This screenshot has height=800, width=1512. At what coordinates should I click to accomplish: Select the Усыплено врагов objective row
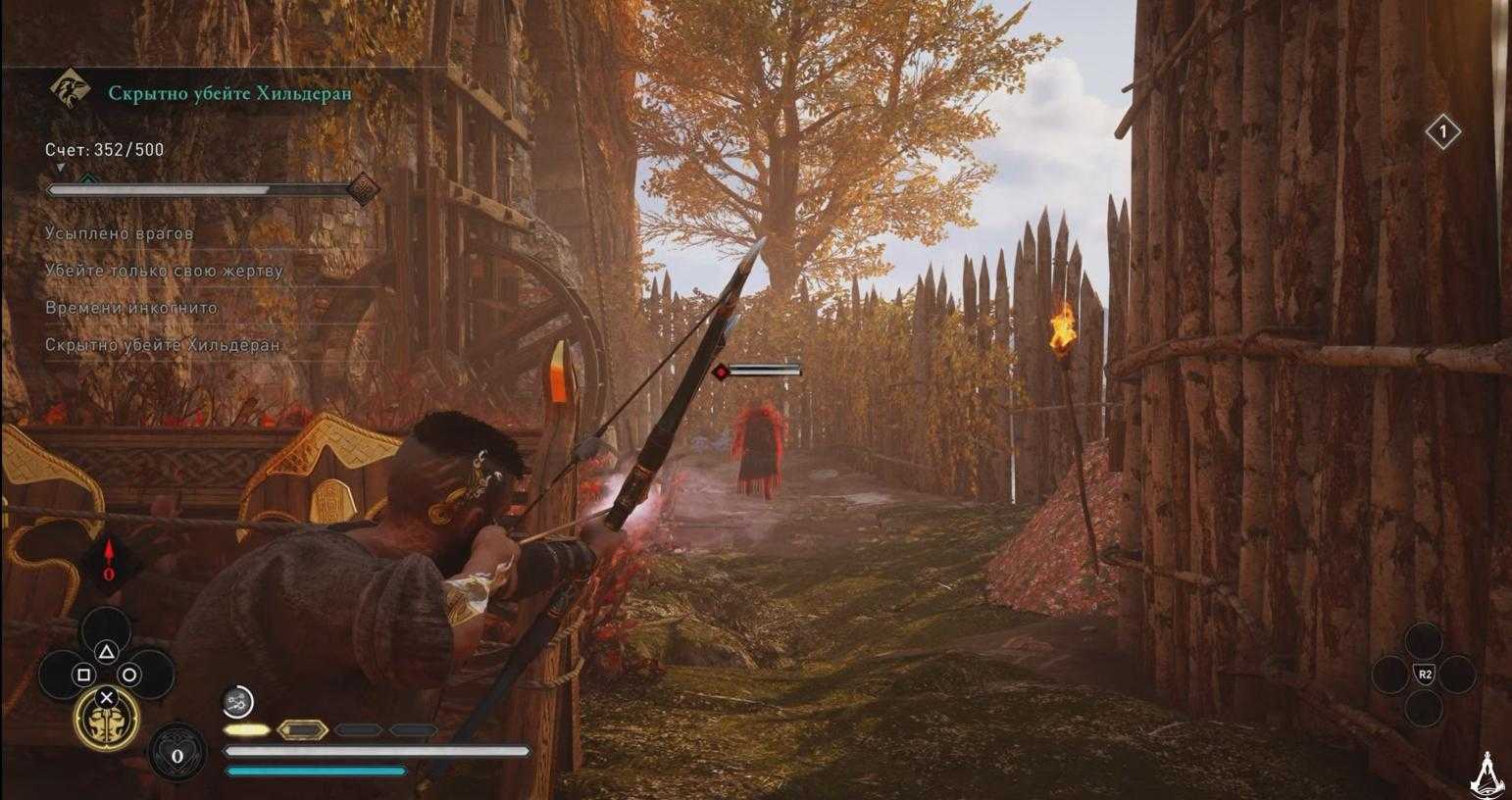pos(120,233)
